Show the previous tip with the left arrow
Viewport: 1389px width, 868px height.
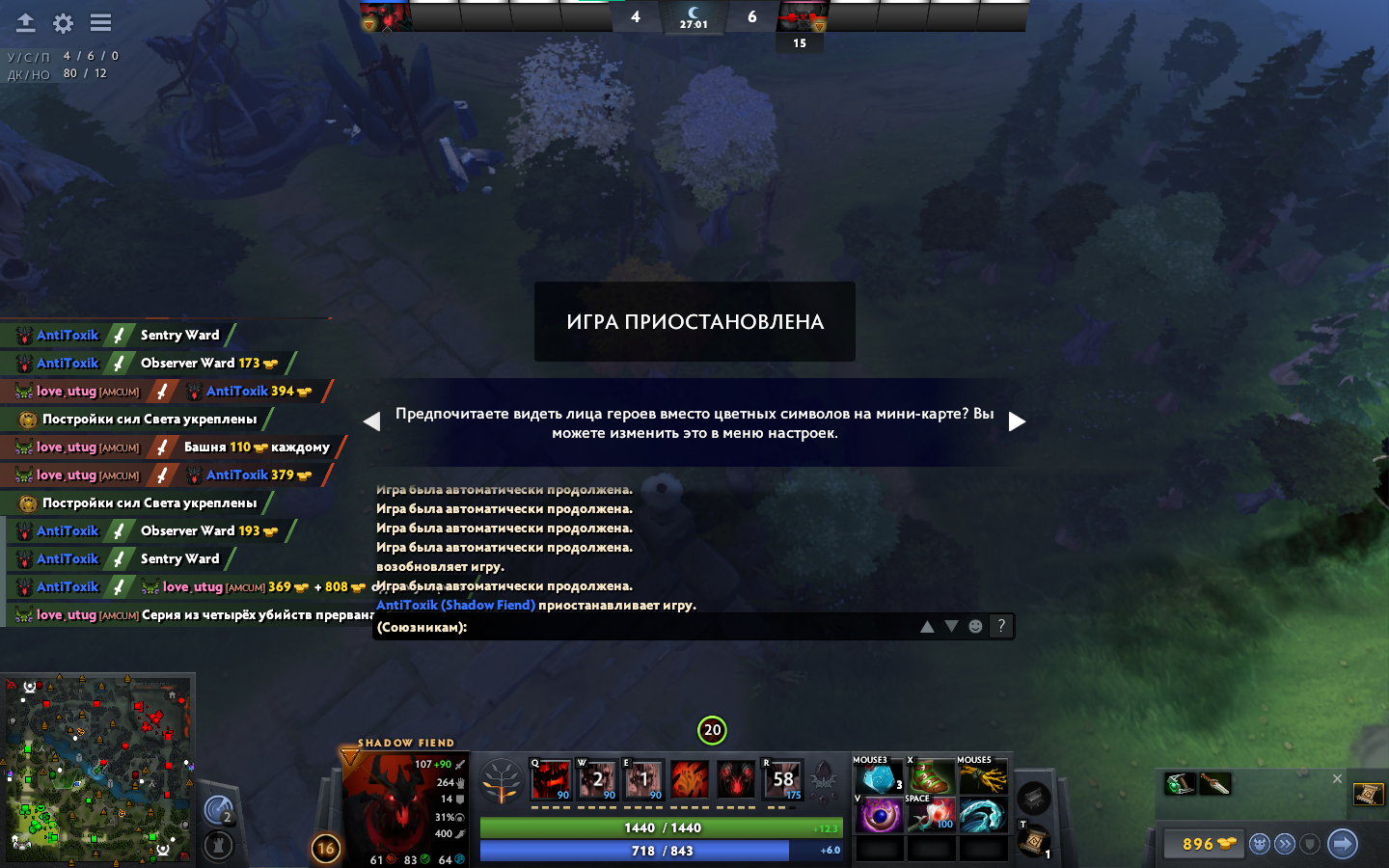click(x=372, y=421)
